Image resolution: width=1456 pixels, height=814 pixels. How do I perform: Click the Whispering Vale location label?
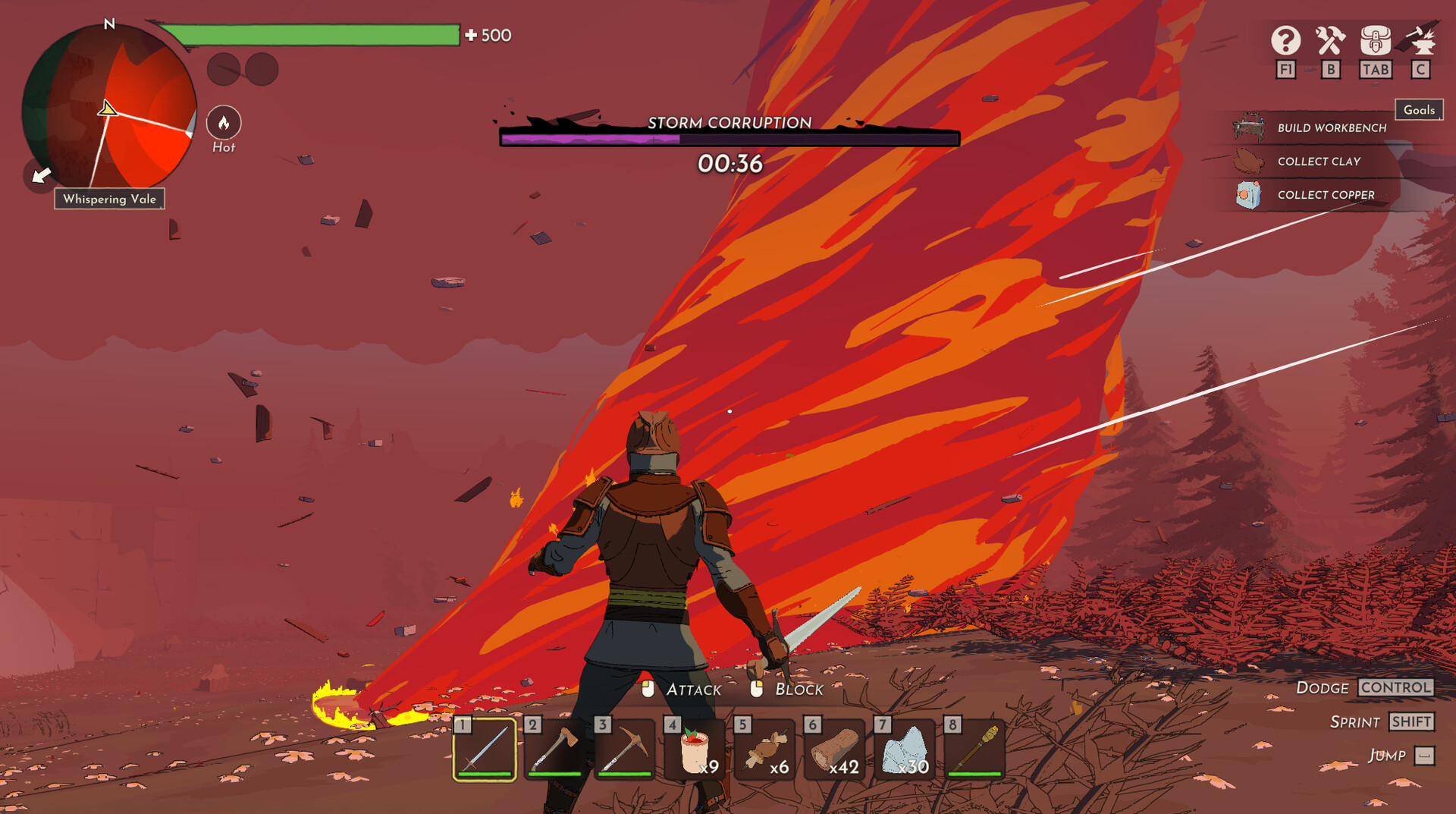click(x=109, y=199)
